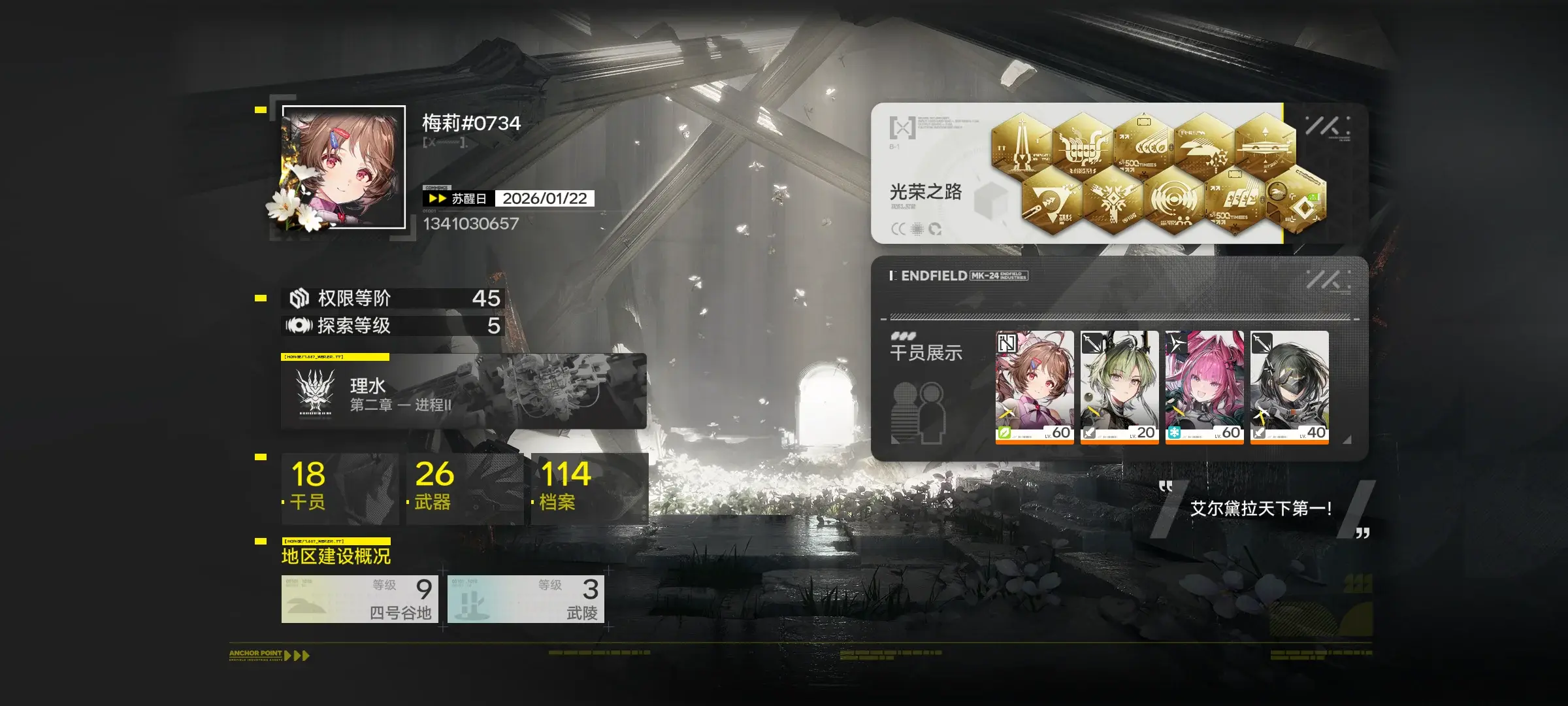Open the 武陵 region card
The image size is (1568, 706).
[526, 599]
